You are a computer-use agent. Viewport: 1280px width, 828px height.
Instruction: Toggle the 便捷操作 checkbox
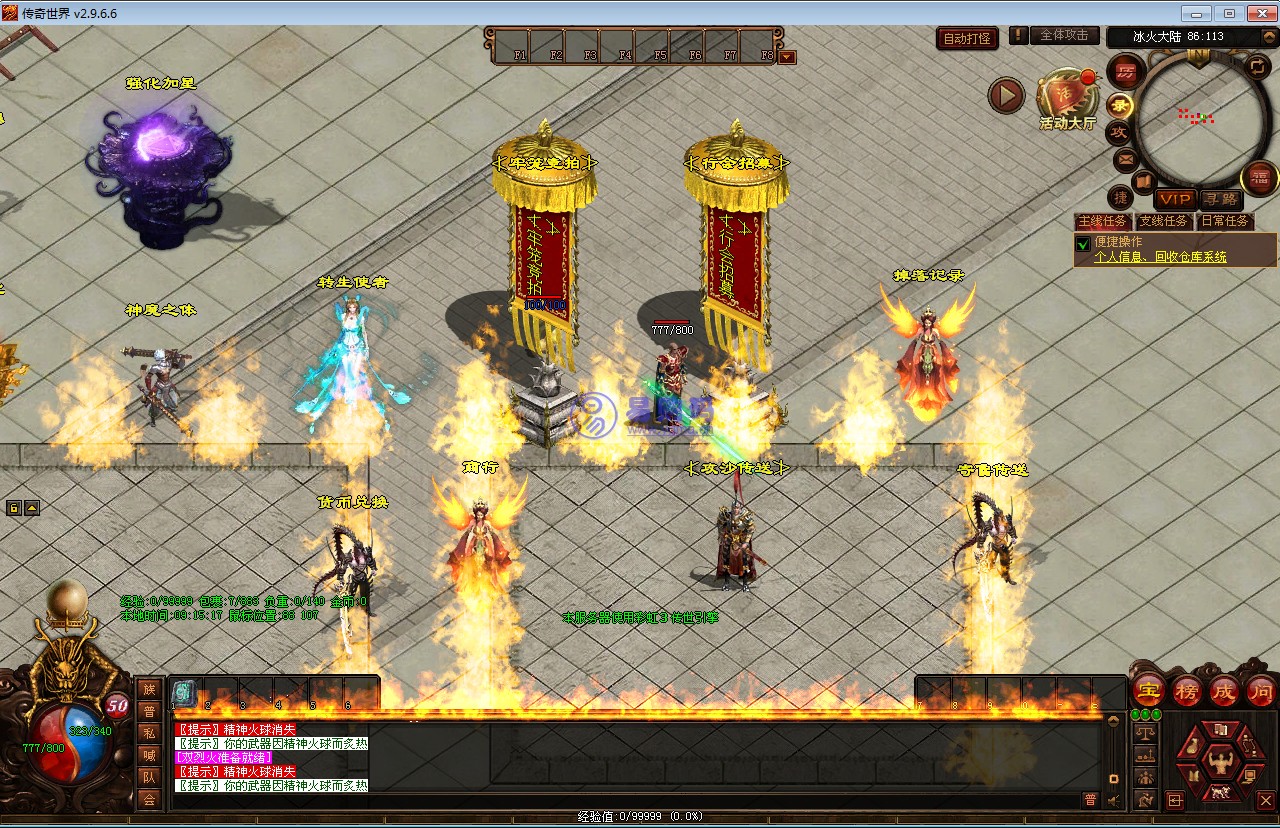tap(1082, 243)
